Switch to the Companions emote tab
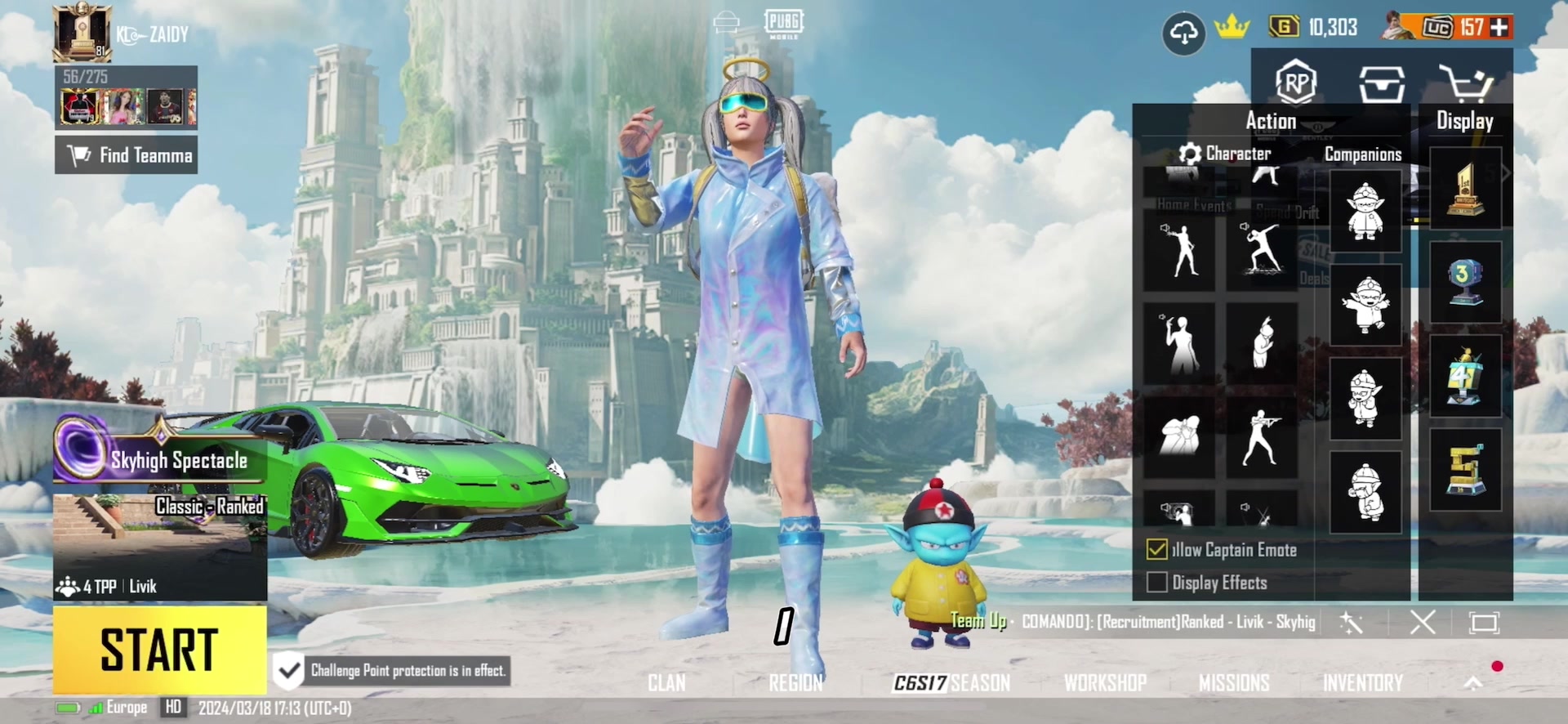Viewport: 1568px width, 724px height. pyautogui.click(x=1362, y=154)
